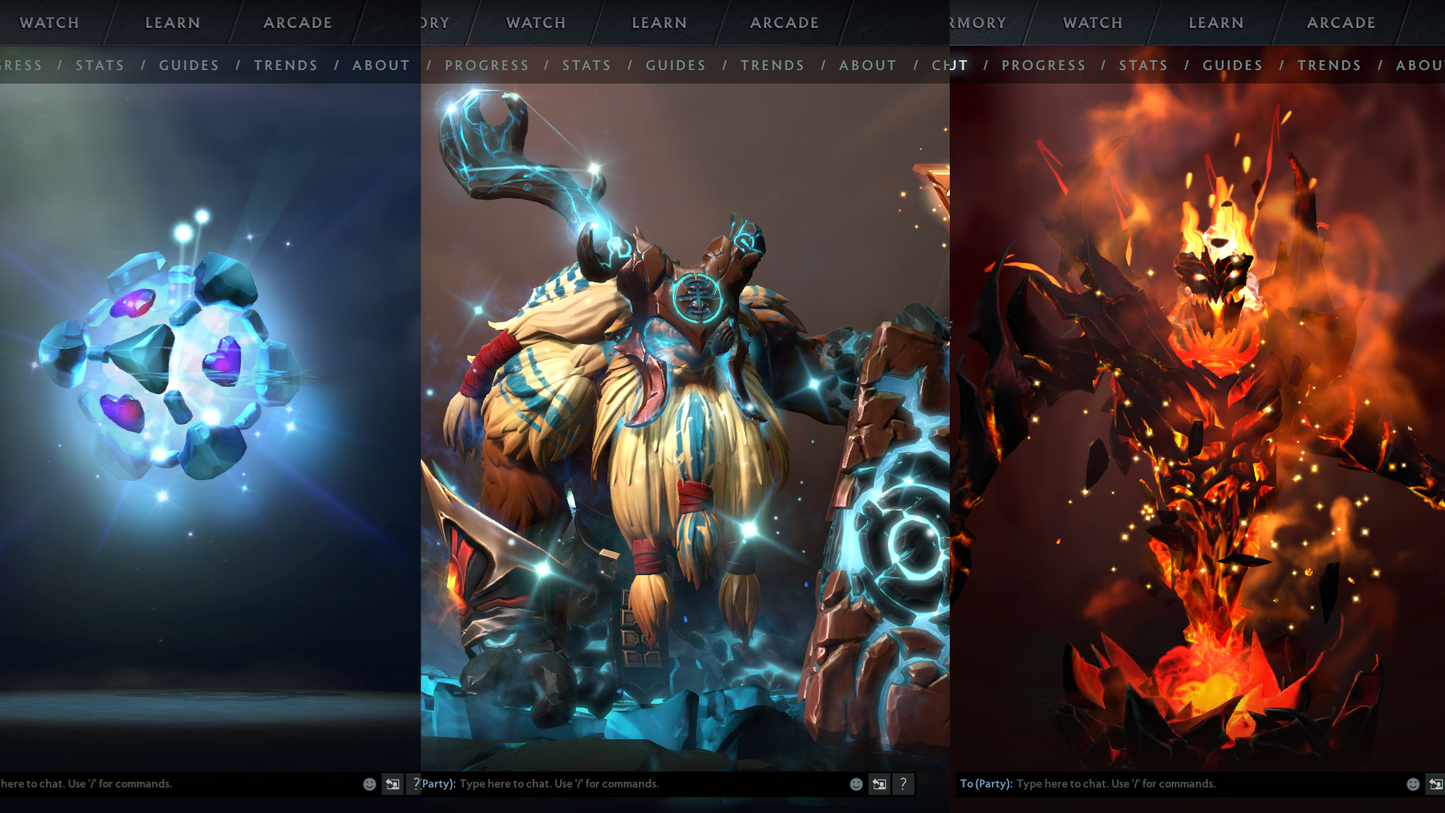
Task: Open the TRENDS page from the right navigation
Action: pos(1330,65)
